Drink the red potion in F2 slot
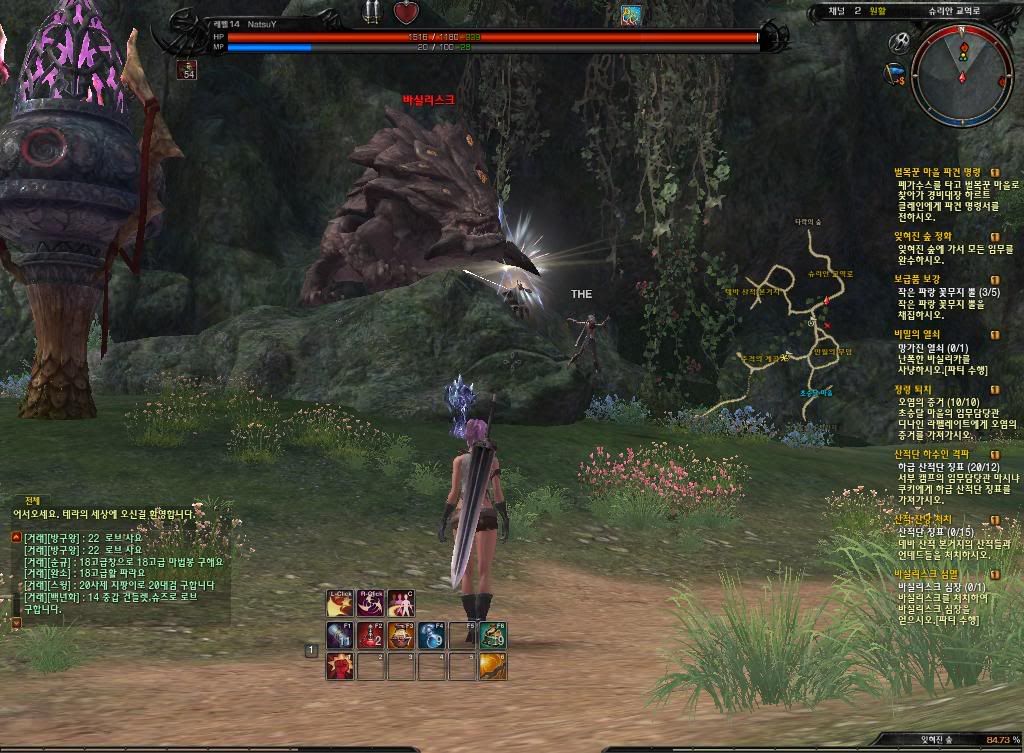The image size is (1024, 753). (370, 635)
